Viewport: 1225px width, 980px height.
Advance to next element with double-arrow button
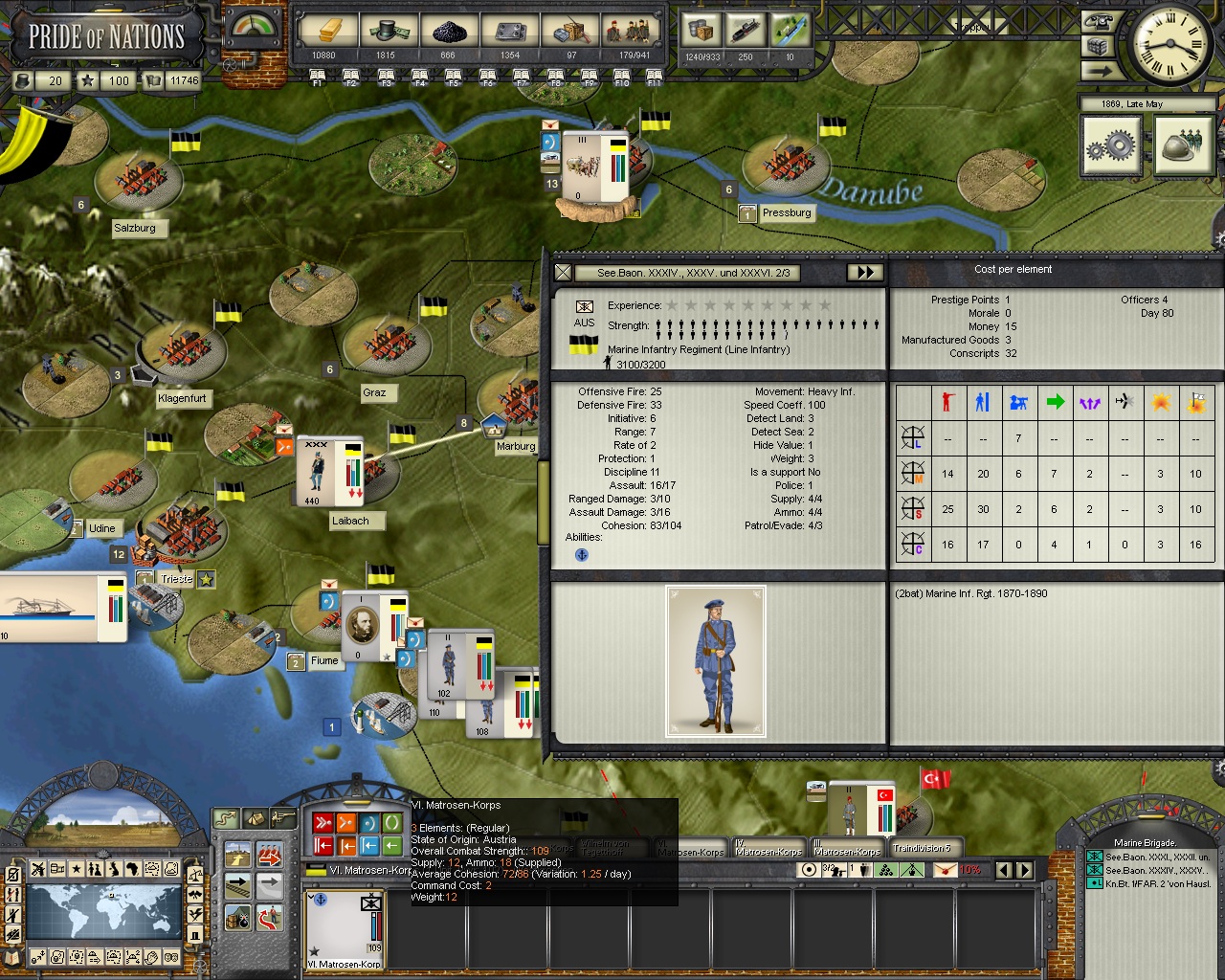pos(864,273)
